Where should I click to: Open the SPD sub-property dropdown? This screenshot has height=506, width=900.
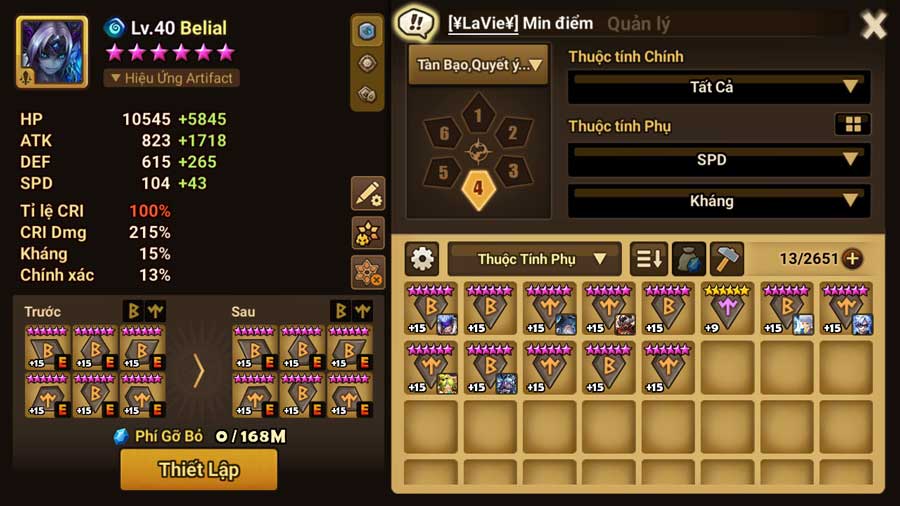click(718, 159)
